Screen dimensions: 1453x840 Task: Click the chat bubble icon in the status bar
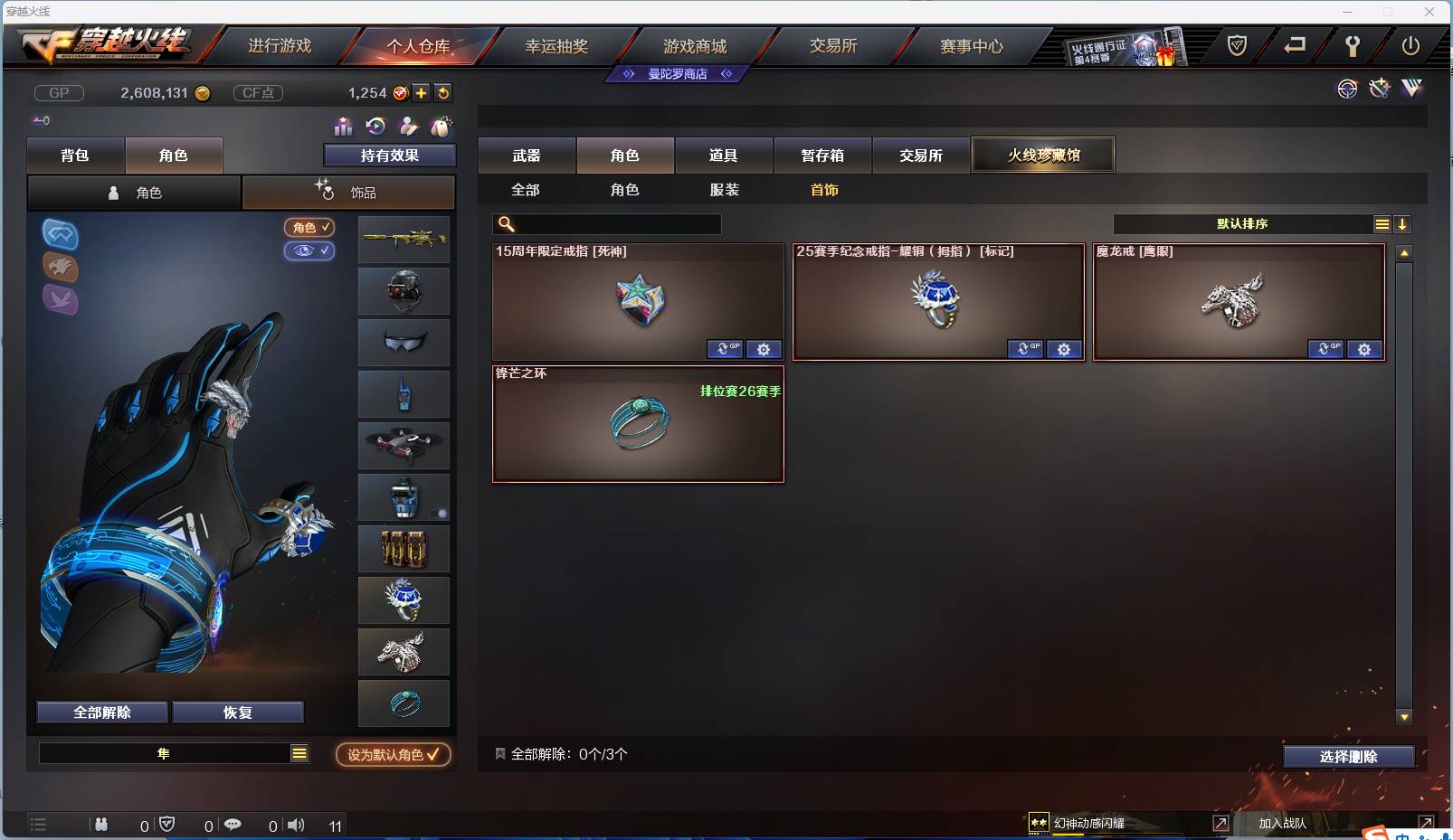point(233,825)
